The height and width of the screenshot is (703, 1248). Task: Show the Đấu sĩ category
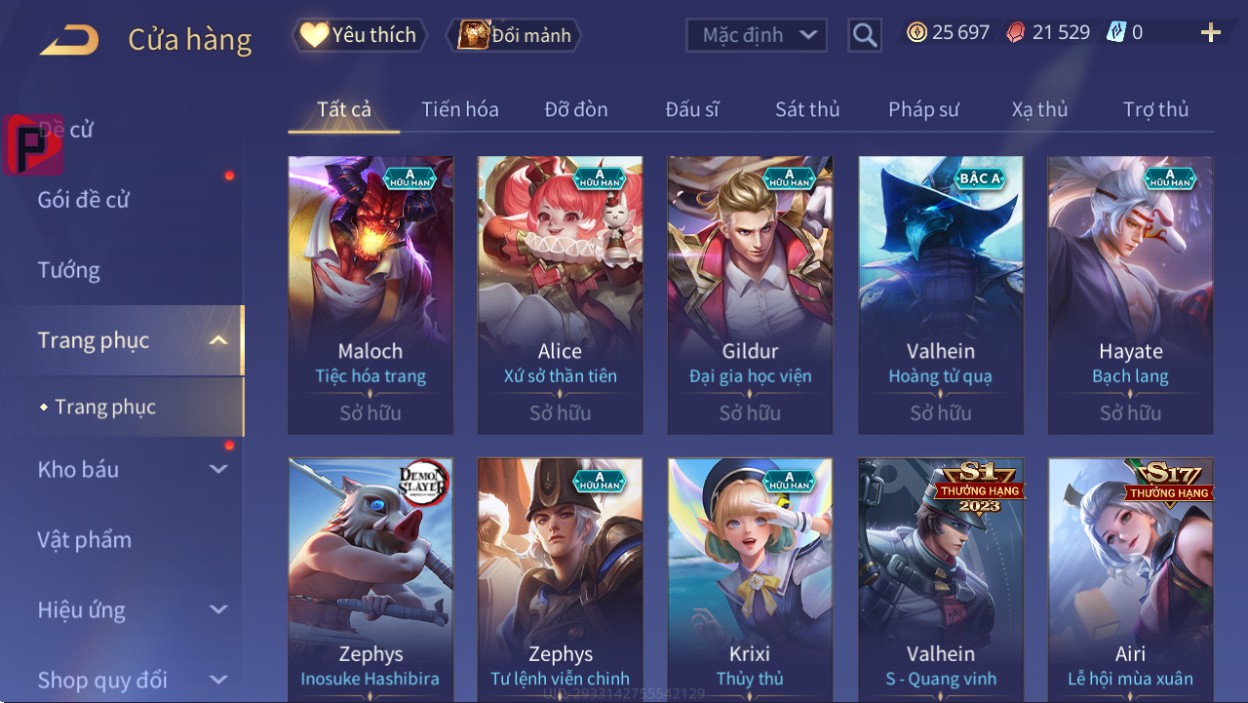[692, 109]
